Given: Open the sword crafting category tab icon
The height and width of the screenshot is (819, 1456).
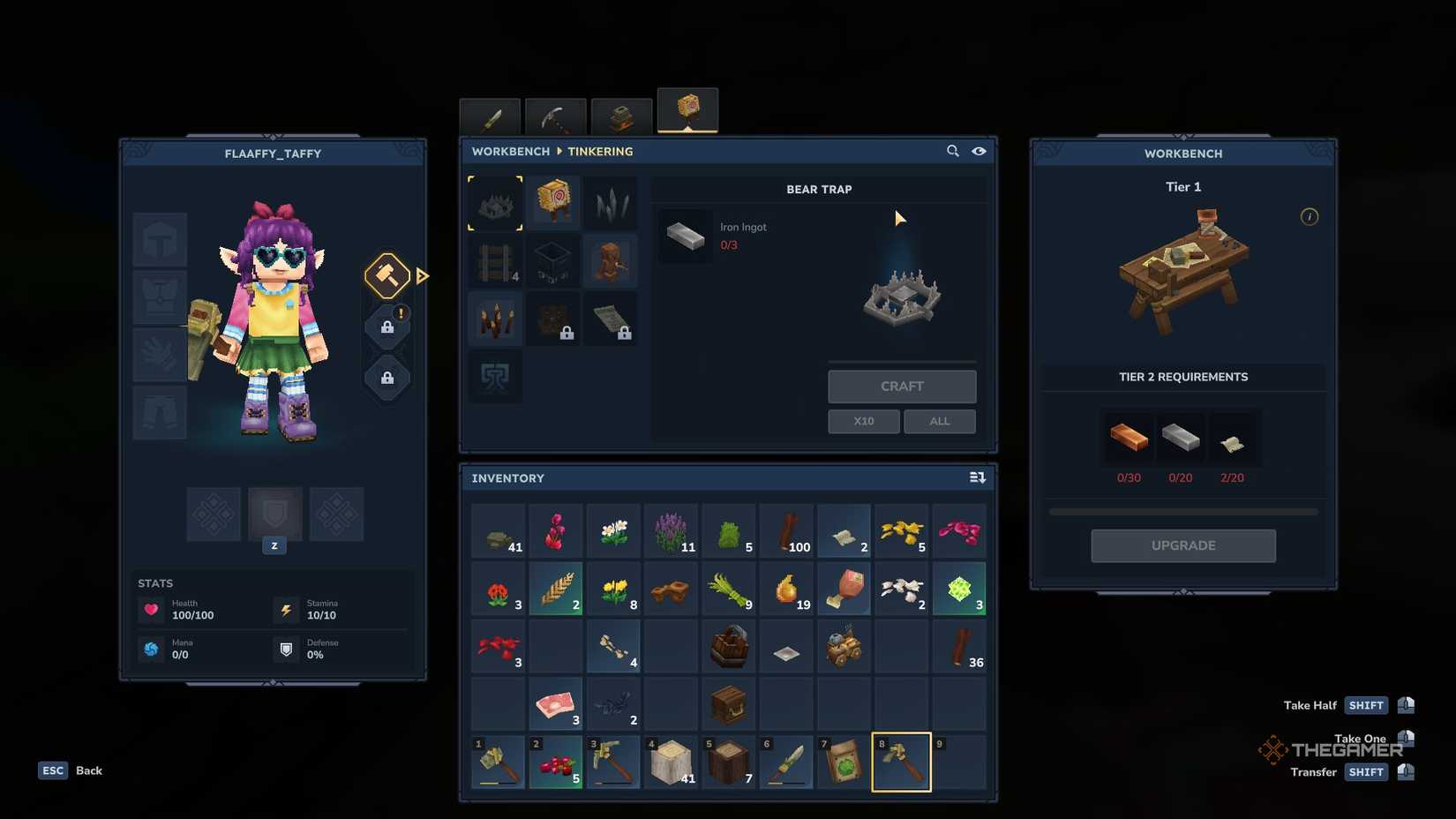Looking at the screenshot, I should (490, 116).
